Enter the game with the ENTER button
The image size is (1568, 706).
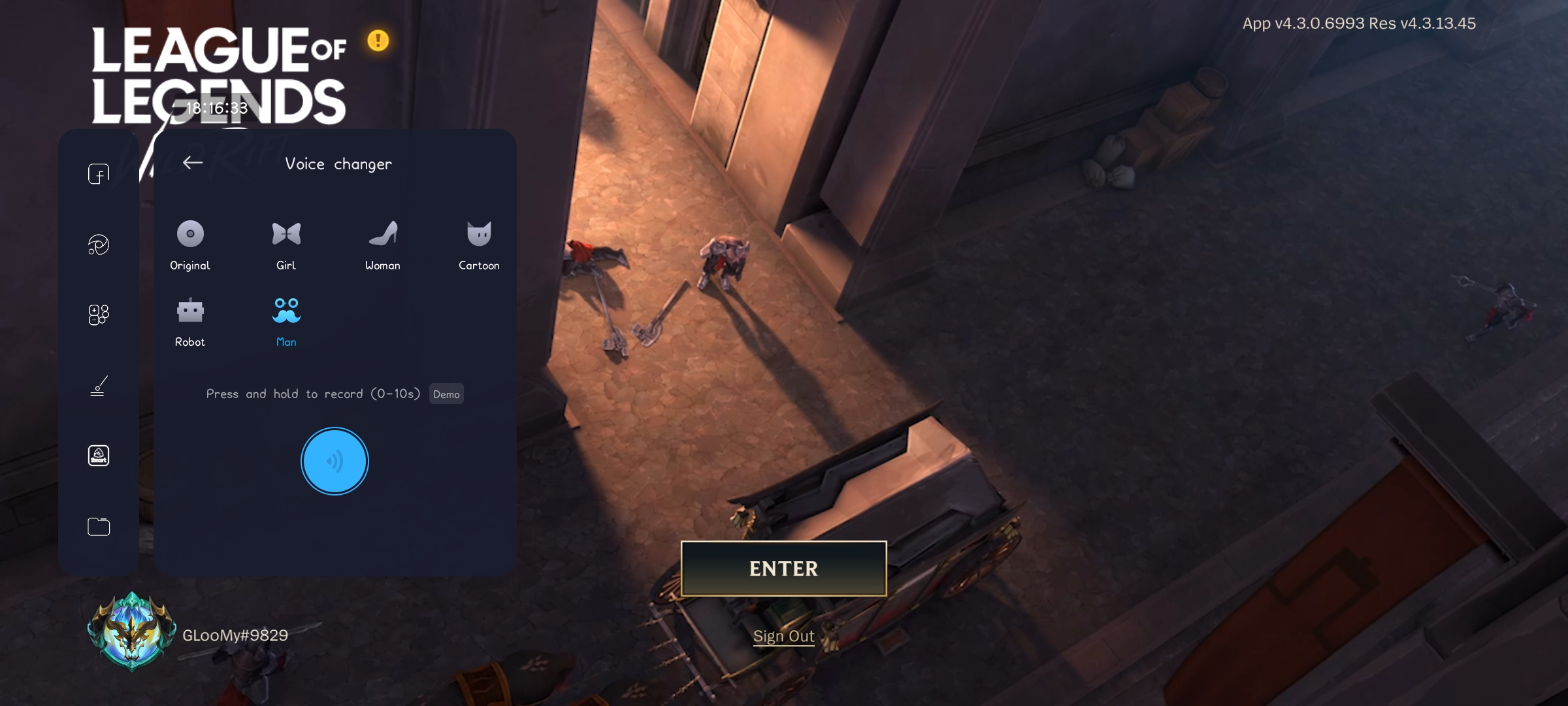783,568
